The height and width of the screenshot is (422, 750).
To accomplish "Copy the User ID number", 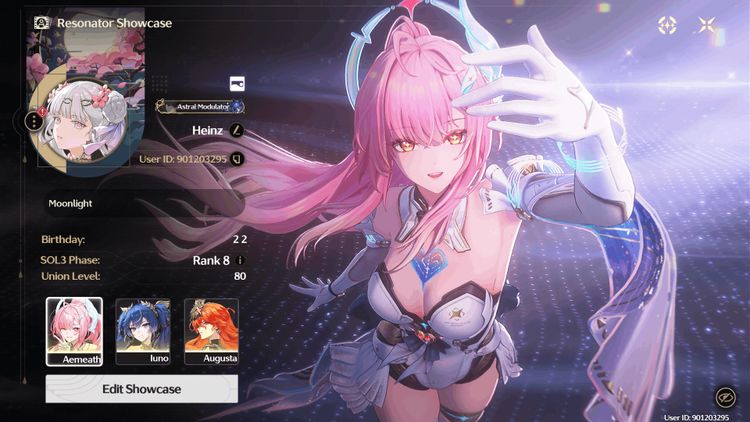I will (x=237, y=158).
